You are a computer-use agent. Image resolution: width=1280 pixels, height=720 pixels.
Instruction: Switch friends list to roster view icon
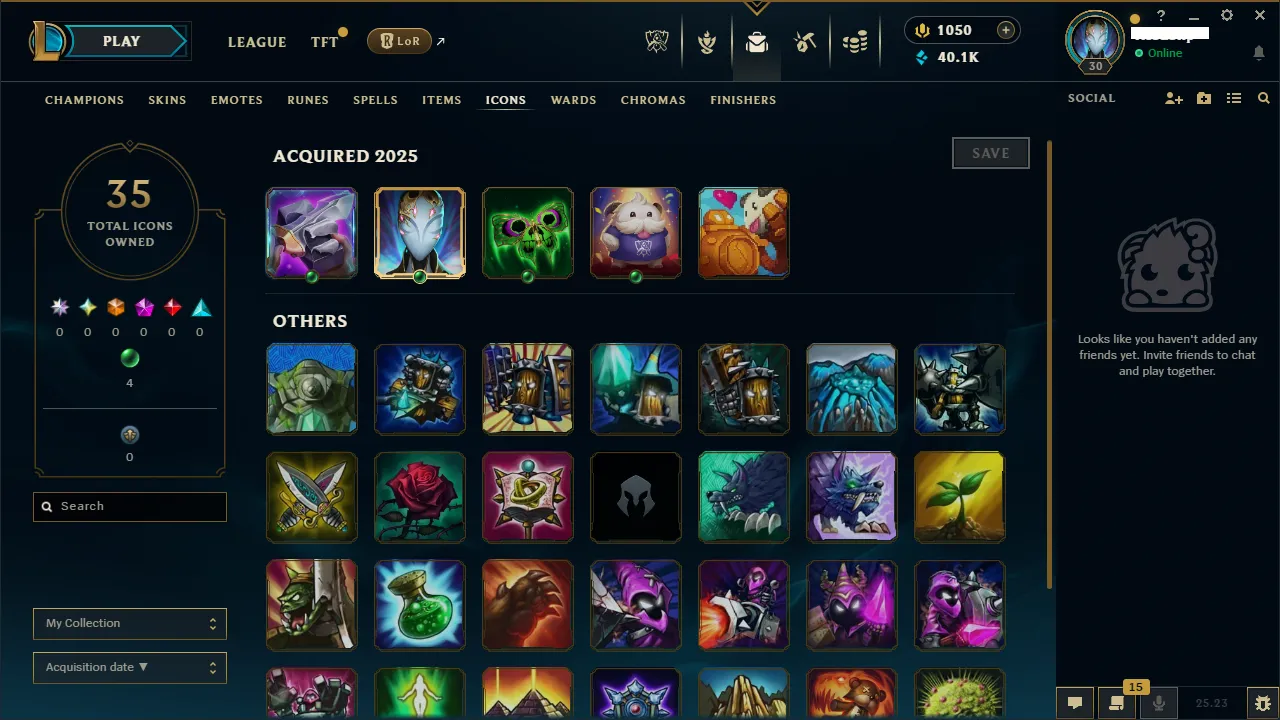point(1234,98)
